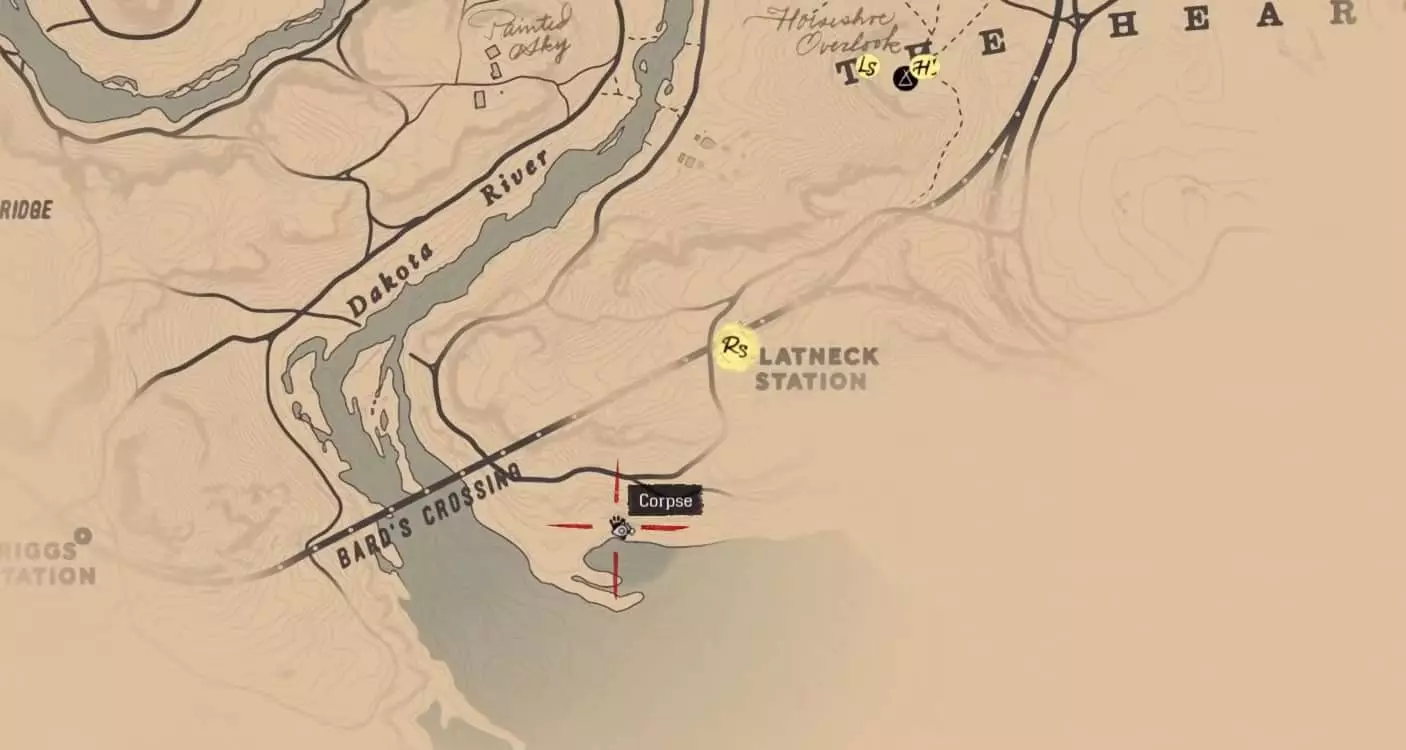Select the Corpse hand marker on the map
The height and width of the screenshot is (750, 1406).
point(620,527)
